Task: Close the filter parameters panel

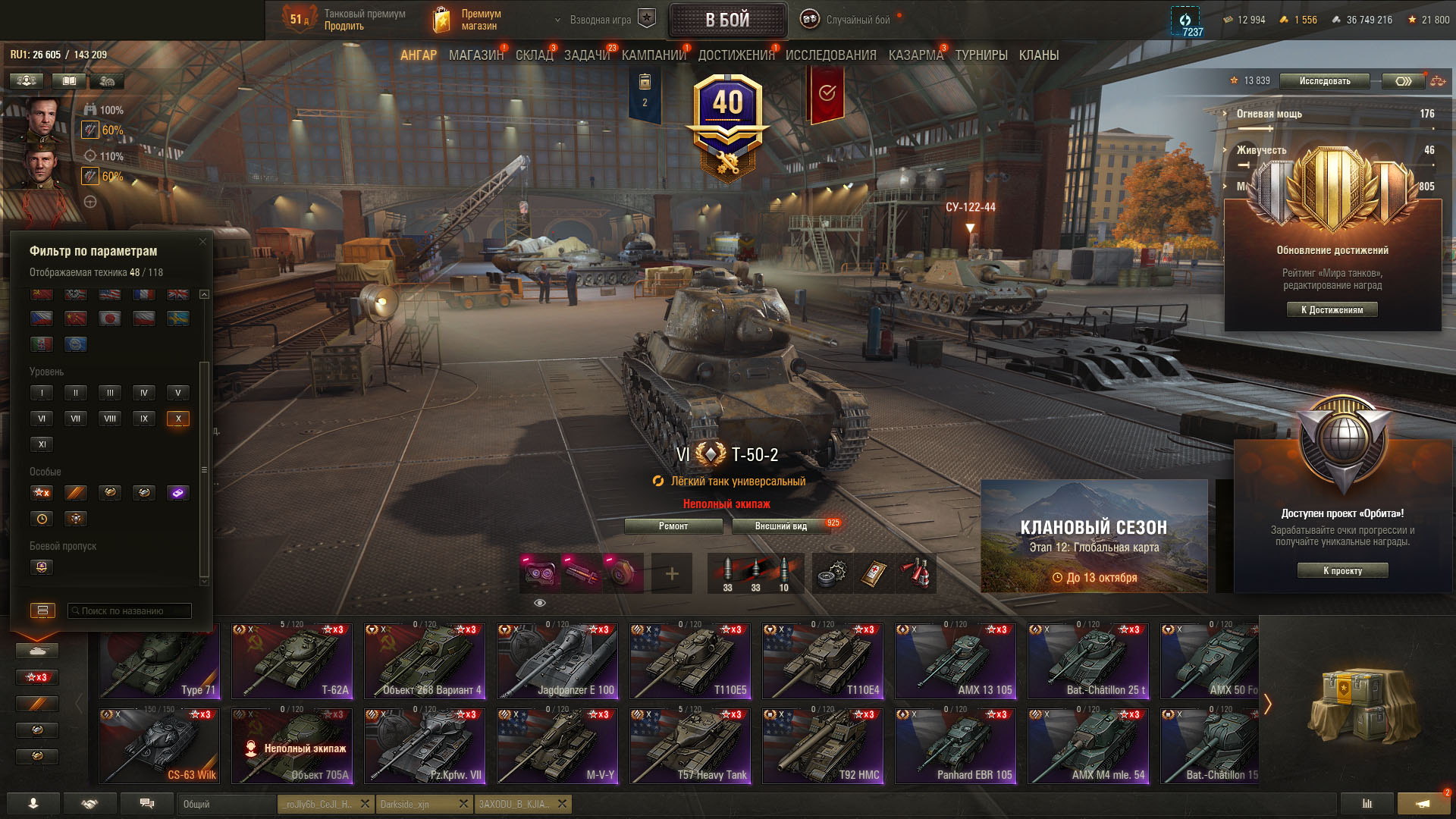Action: [202, 242]
